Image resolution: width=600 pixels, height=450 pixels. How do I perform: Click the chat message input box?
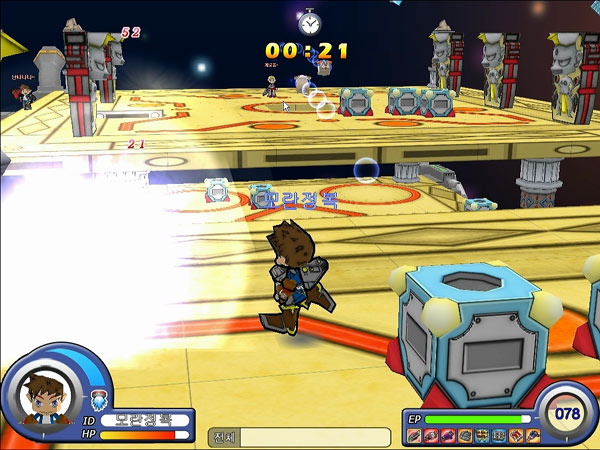315,437
